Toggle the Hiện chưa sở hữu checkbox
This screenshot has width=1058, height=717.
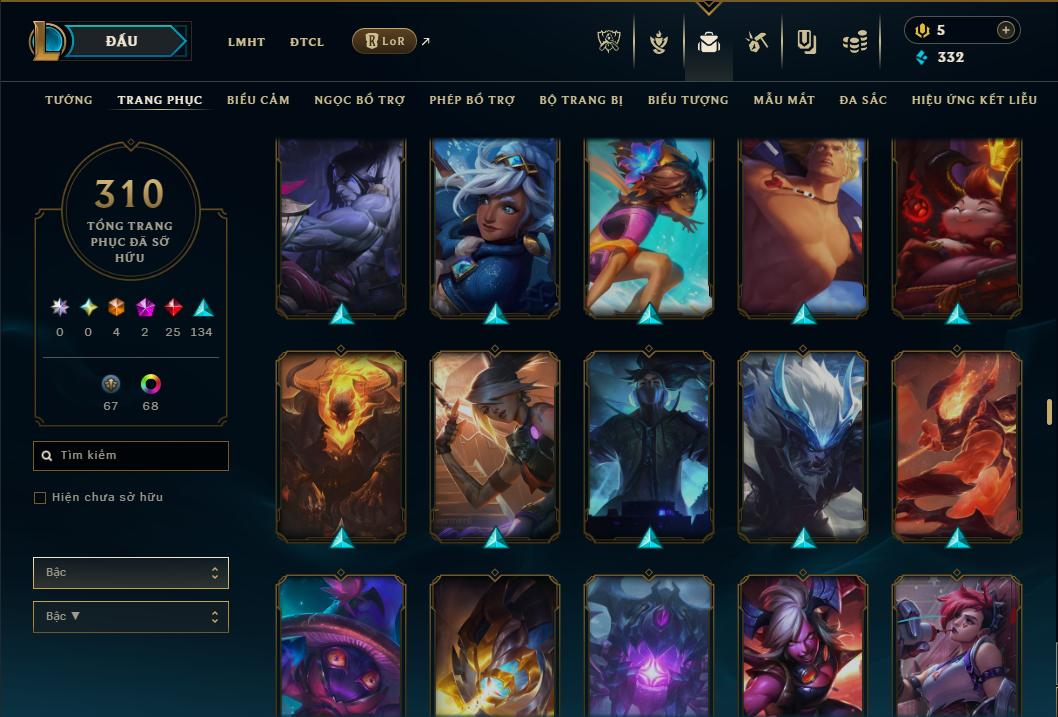pyautogui.click(x=40, y=498)
